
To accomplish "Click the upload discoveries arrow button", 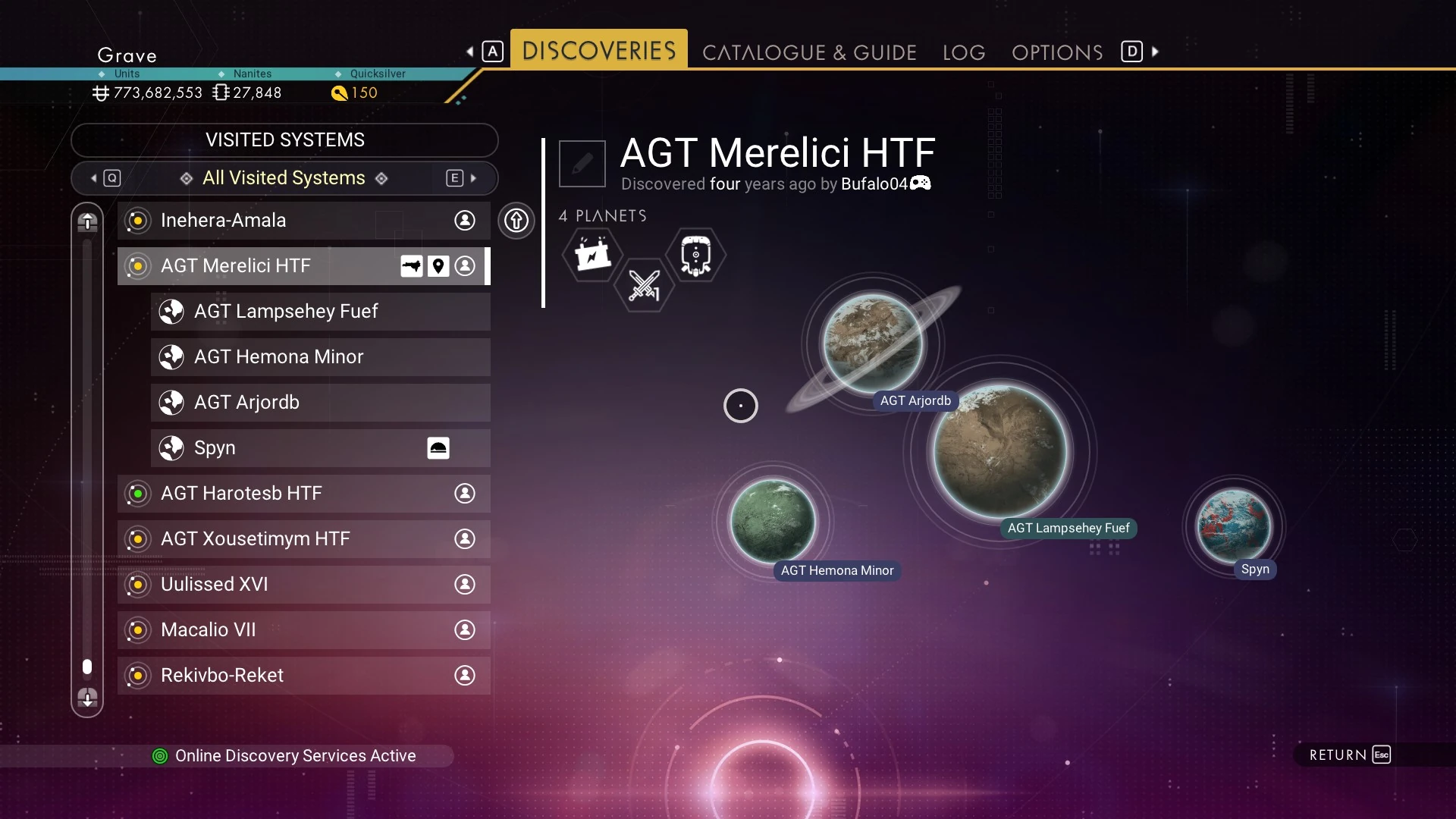I will coord(516,221).
